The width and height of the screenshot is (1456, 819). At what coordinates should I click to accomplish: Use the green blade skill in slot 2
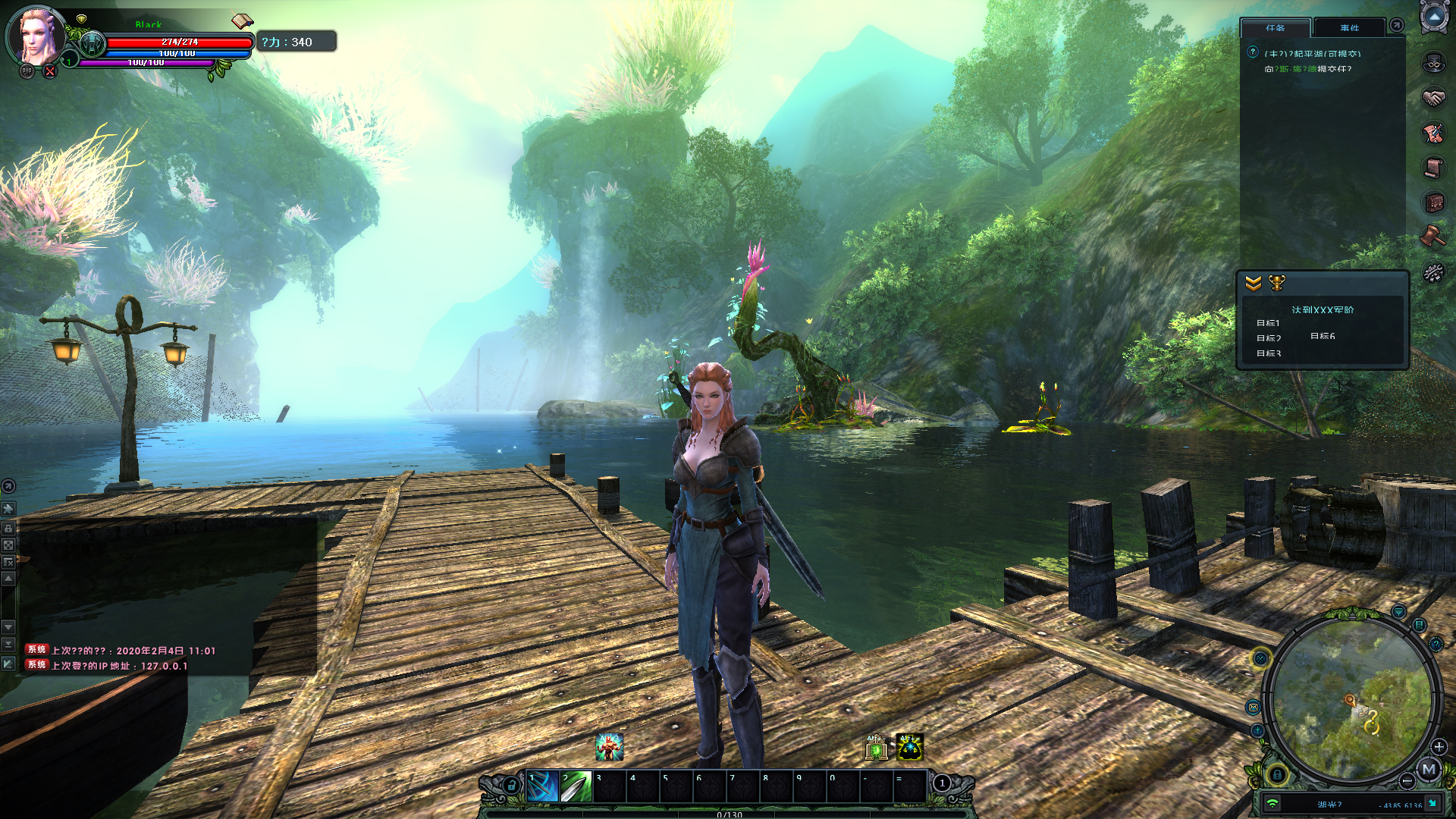point(576,787)
